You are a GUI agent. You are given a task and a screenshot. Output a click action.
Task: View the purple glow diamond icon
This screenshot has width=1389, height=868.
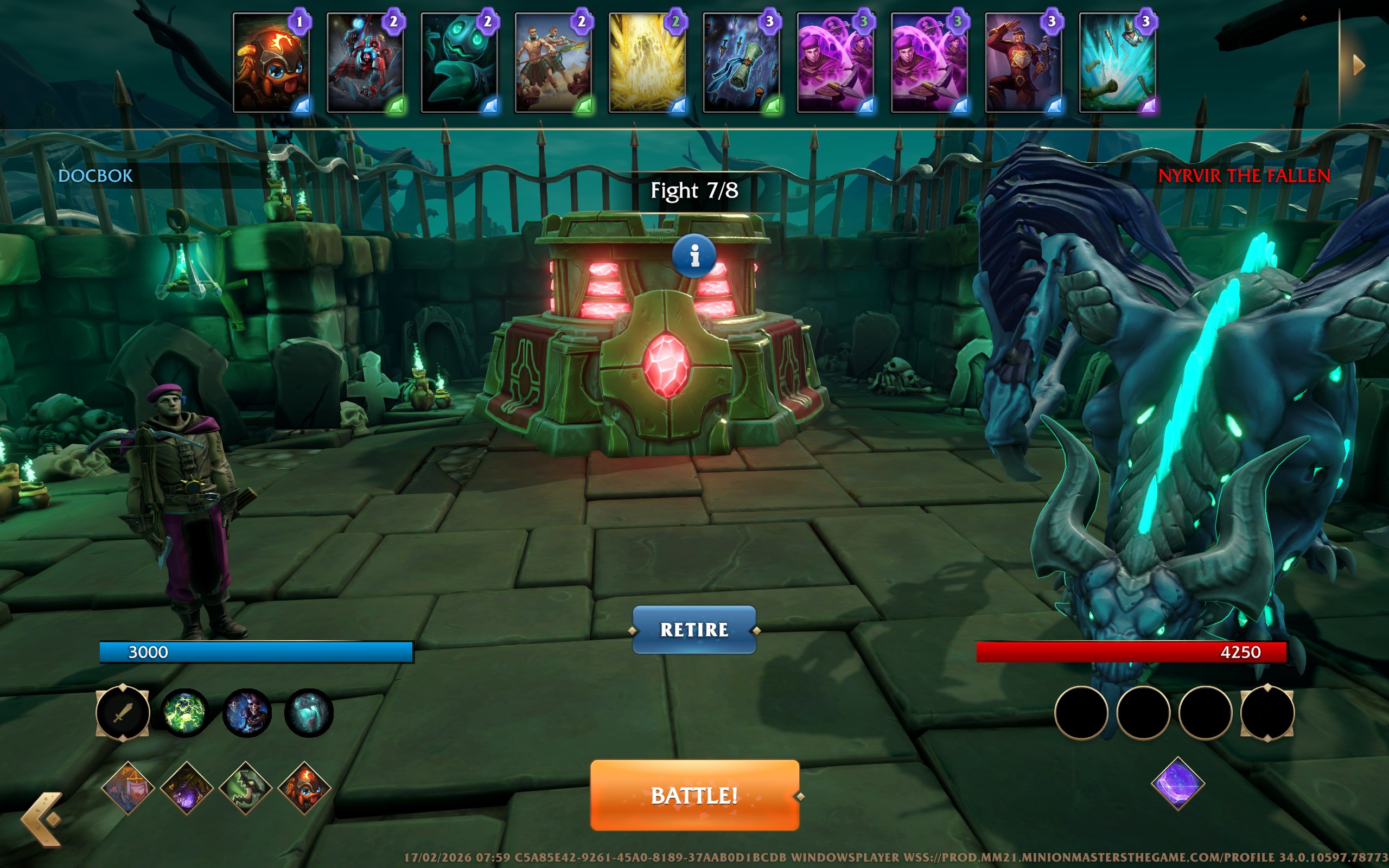tap(187, 787)
